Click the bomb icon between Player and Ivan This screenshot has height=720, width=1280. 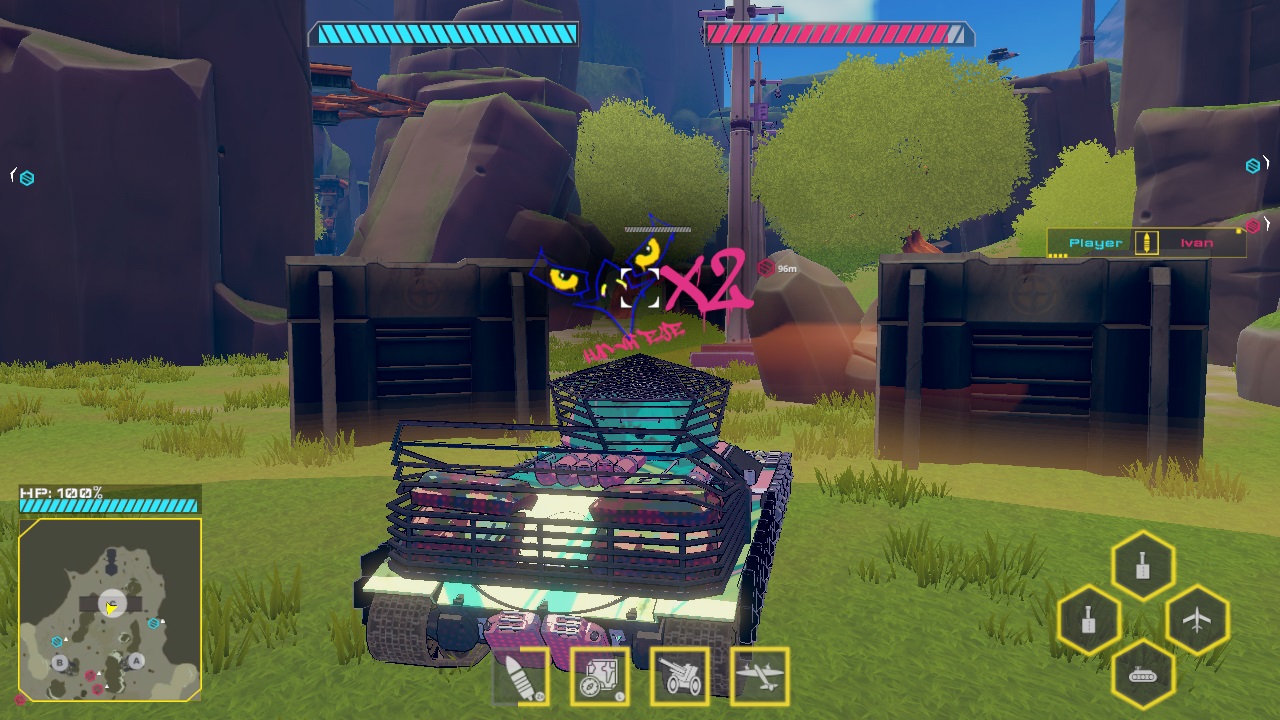1147,242
